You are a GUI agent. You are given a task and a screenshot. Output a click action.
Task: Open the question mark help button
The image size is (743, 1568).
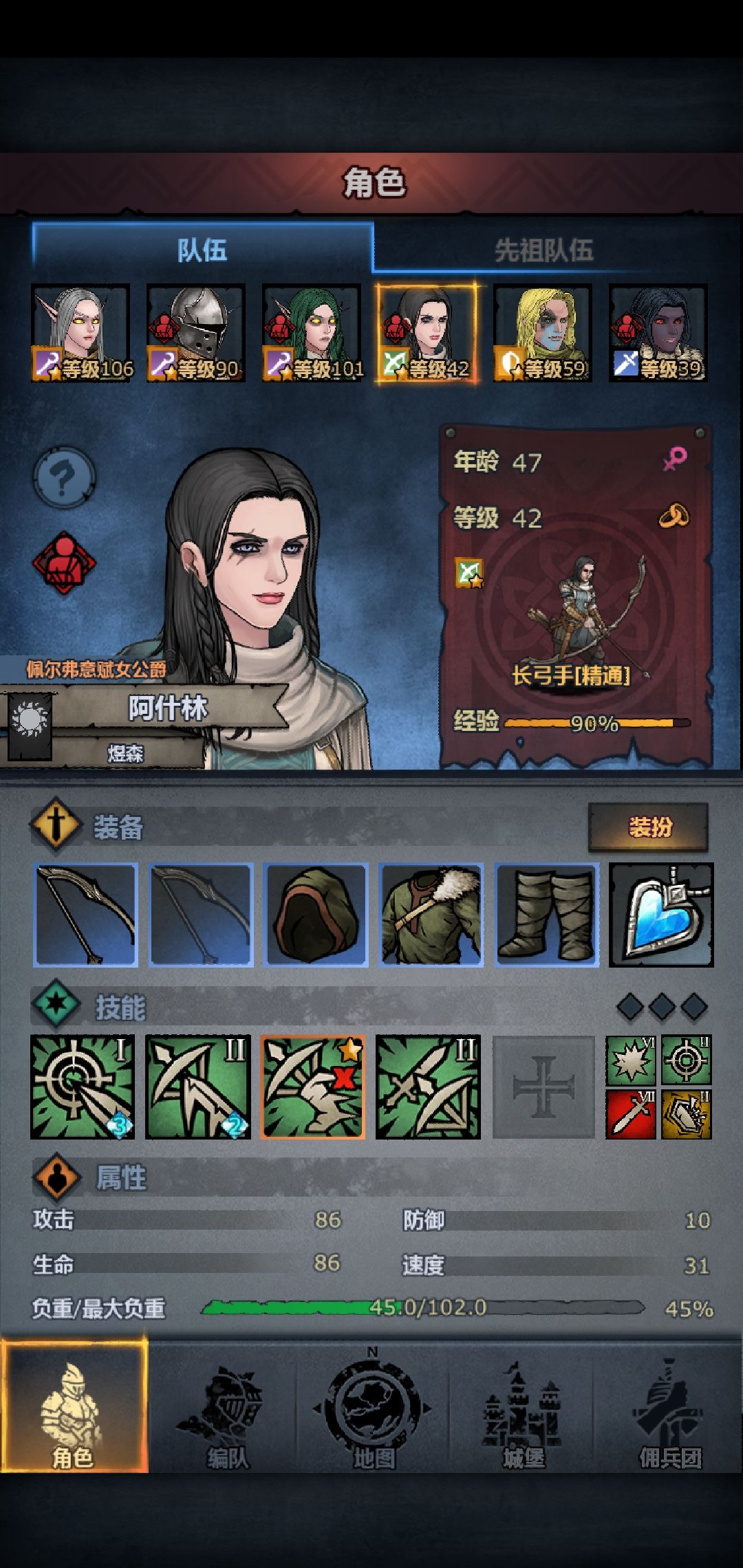point(64,476)
